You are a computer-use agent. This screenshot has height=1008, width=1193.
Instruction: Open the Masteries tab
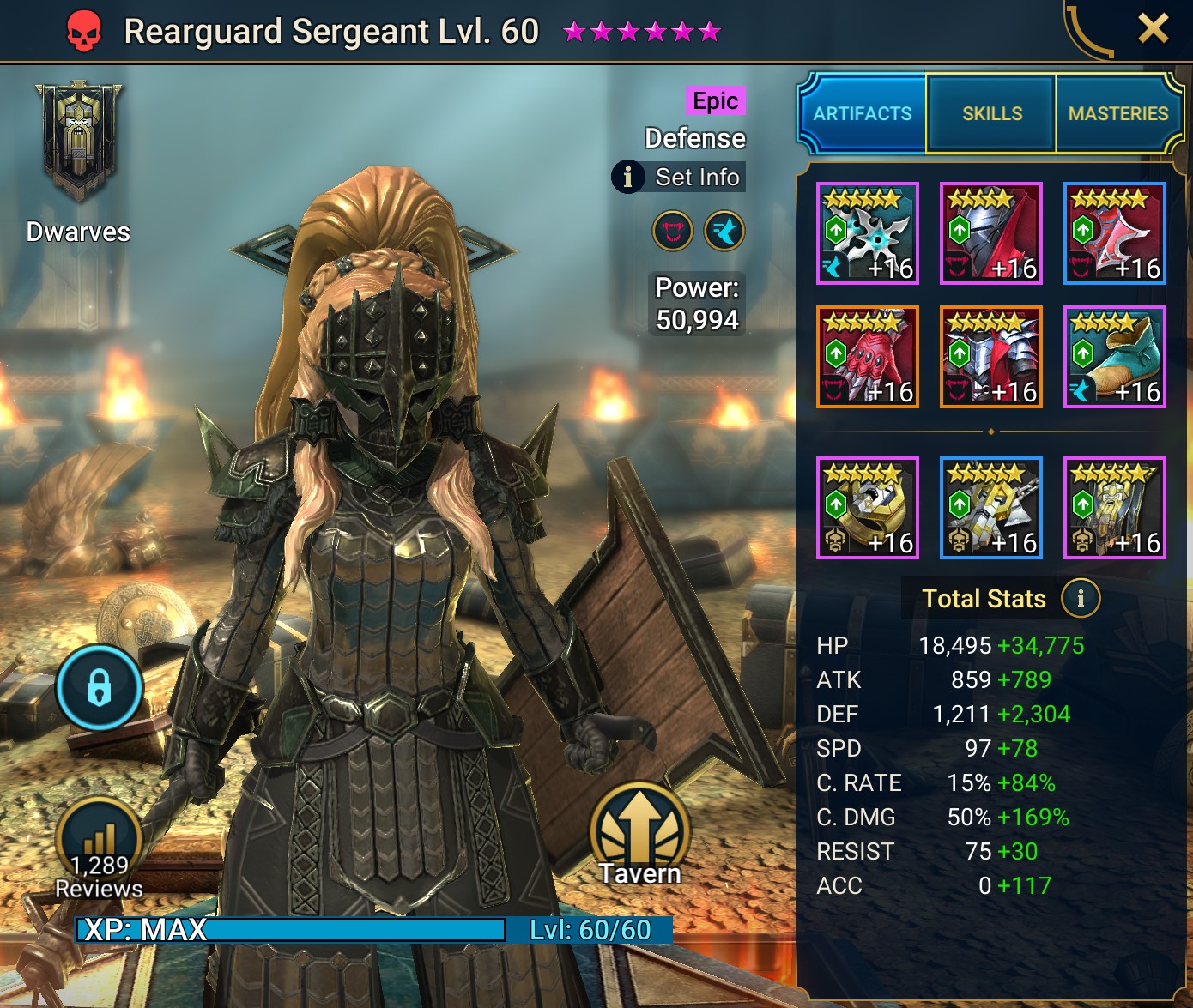[1118, 113]
